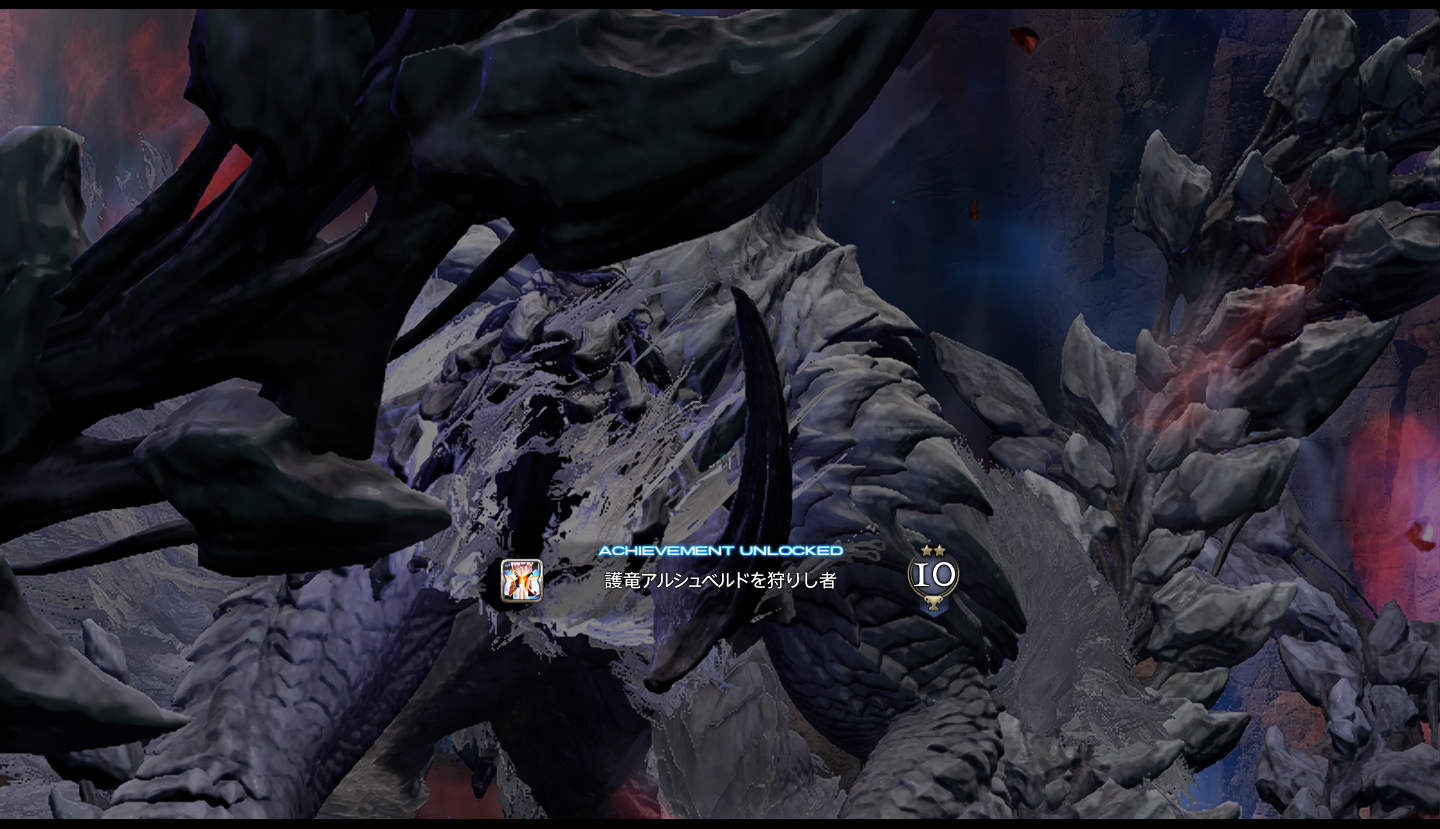The image size is (1440, 829).
Task: Select the 護竜アルシュベルドを狩りし者 achievement title
Action: coord(719,580)
